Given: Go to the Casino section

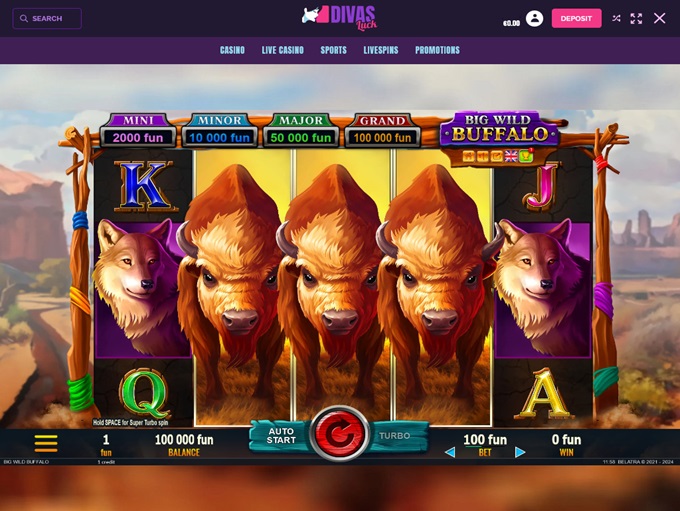Looking at the screenshot, I should (x=232, y=50).
